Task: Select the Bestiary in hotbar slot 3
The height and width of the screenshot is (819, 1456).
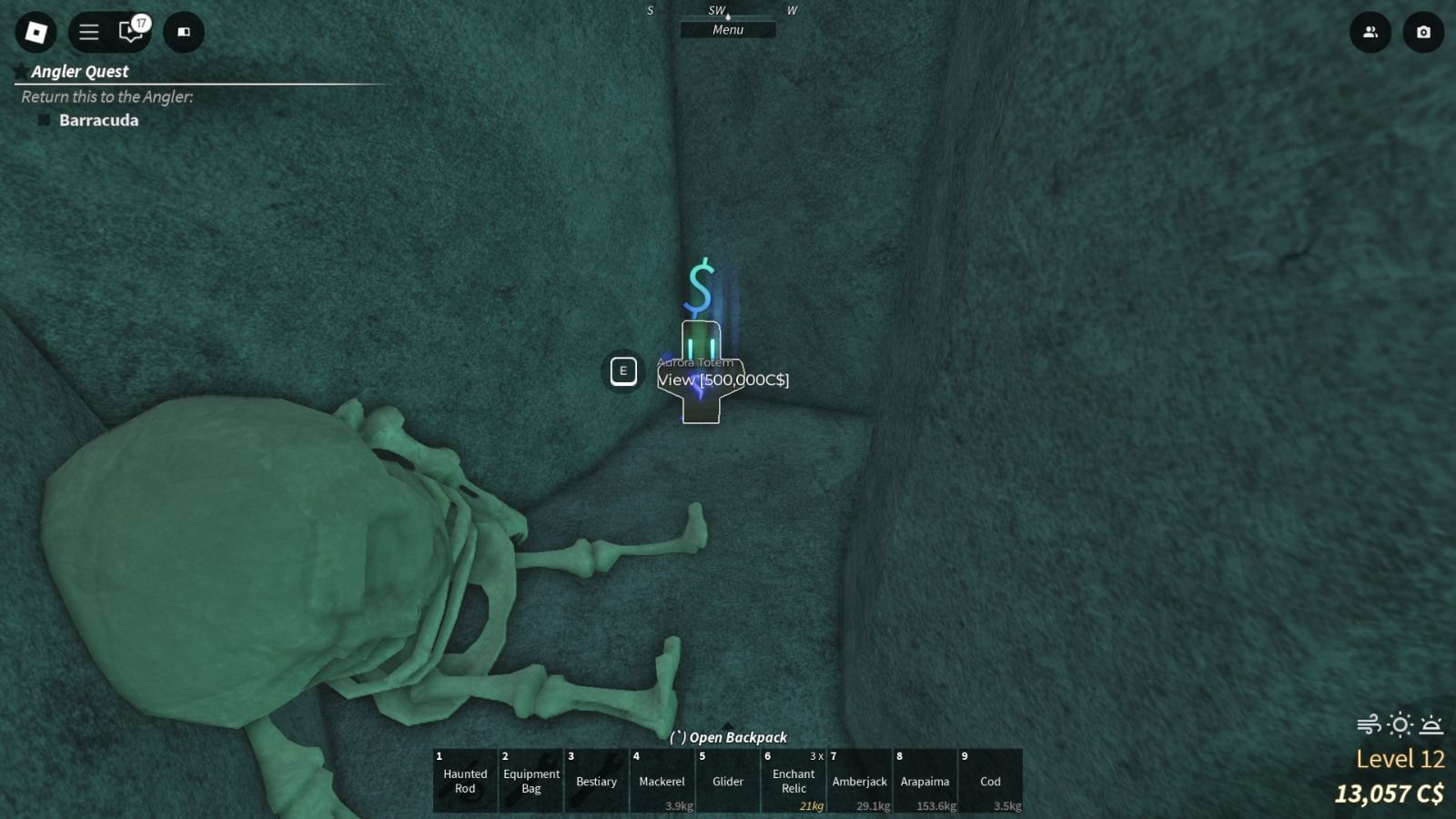Action: coord(596,781)
